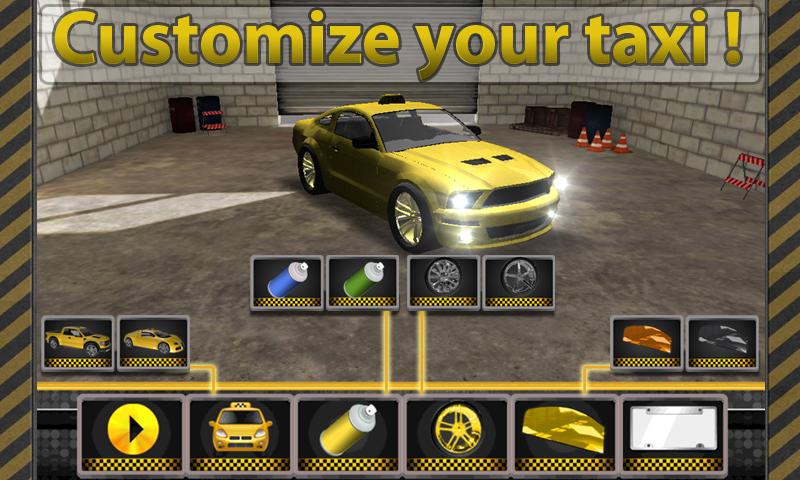Open the gold wheel rims category
The width and height of the screenshot is (800, 480).
tap(456, 432)
